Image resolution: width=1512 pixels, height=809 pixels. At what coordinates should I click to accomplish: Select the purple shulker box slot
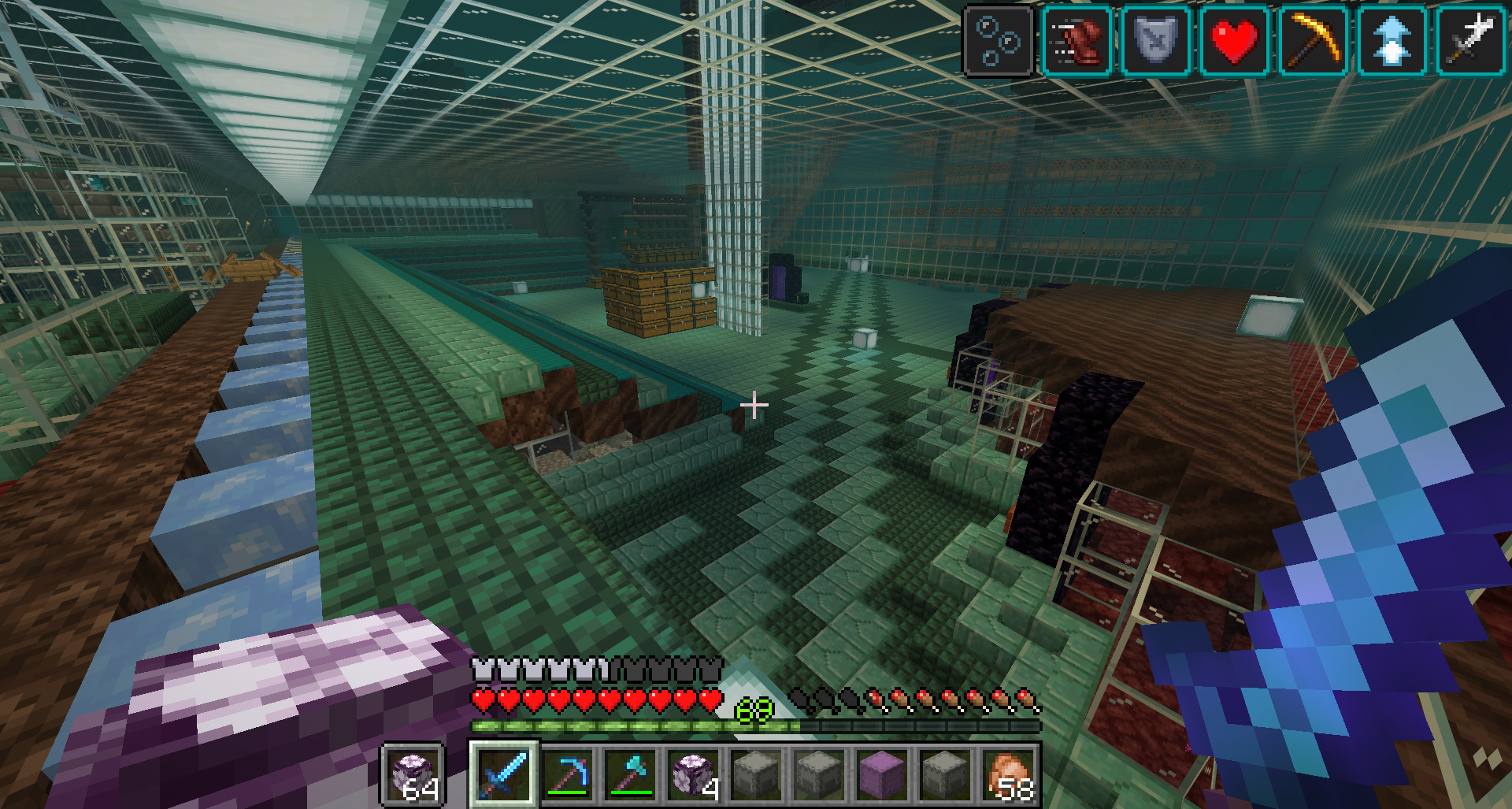882,774
